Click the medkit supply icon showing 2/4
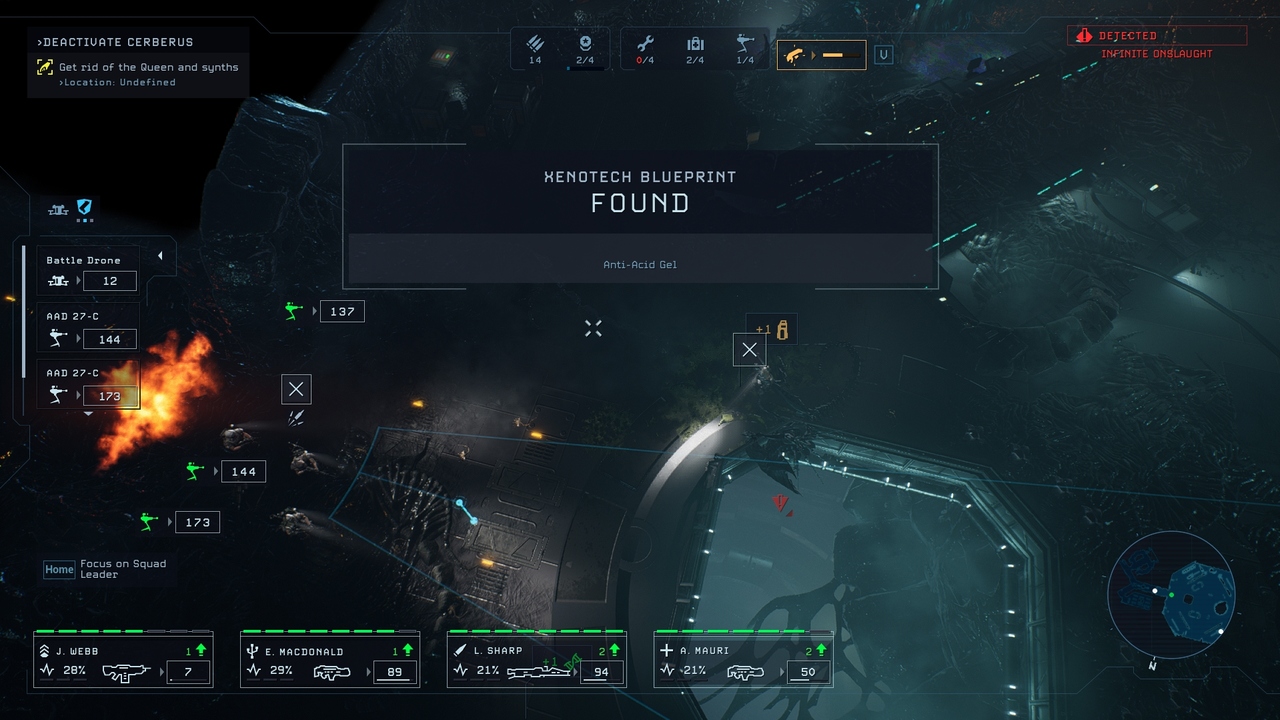 695,45
